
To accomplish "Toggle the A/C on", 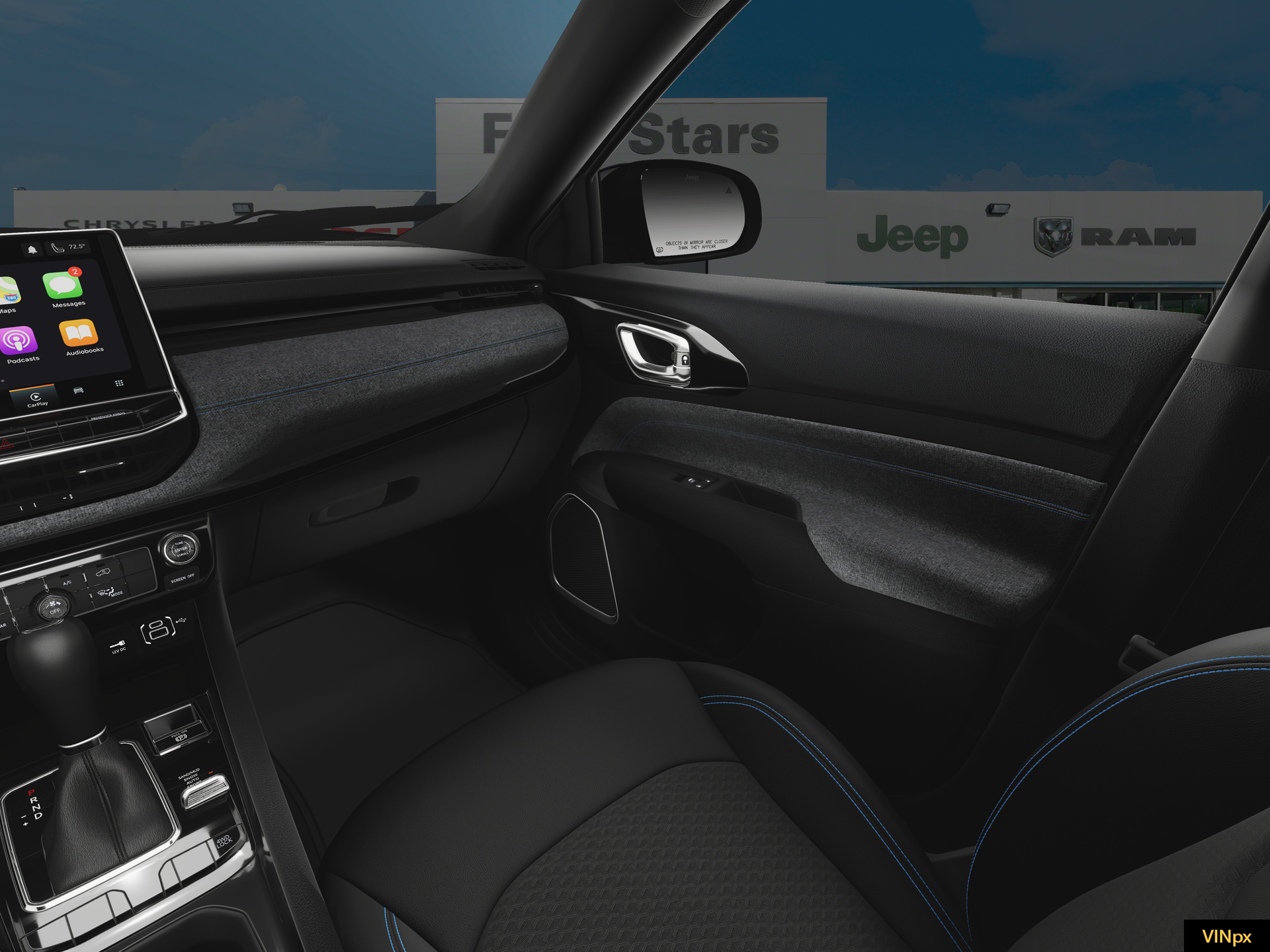I will point(67,582).
